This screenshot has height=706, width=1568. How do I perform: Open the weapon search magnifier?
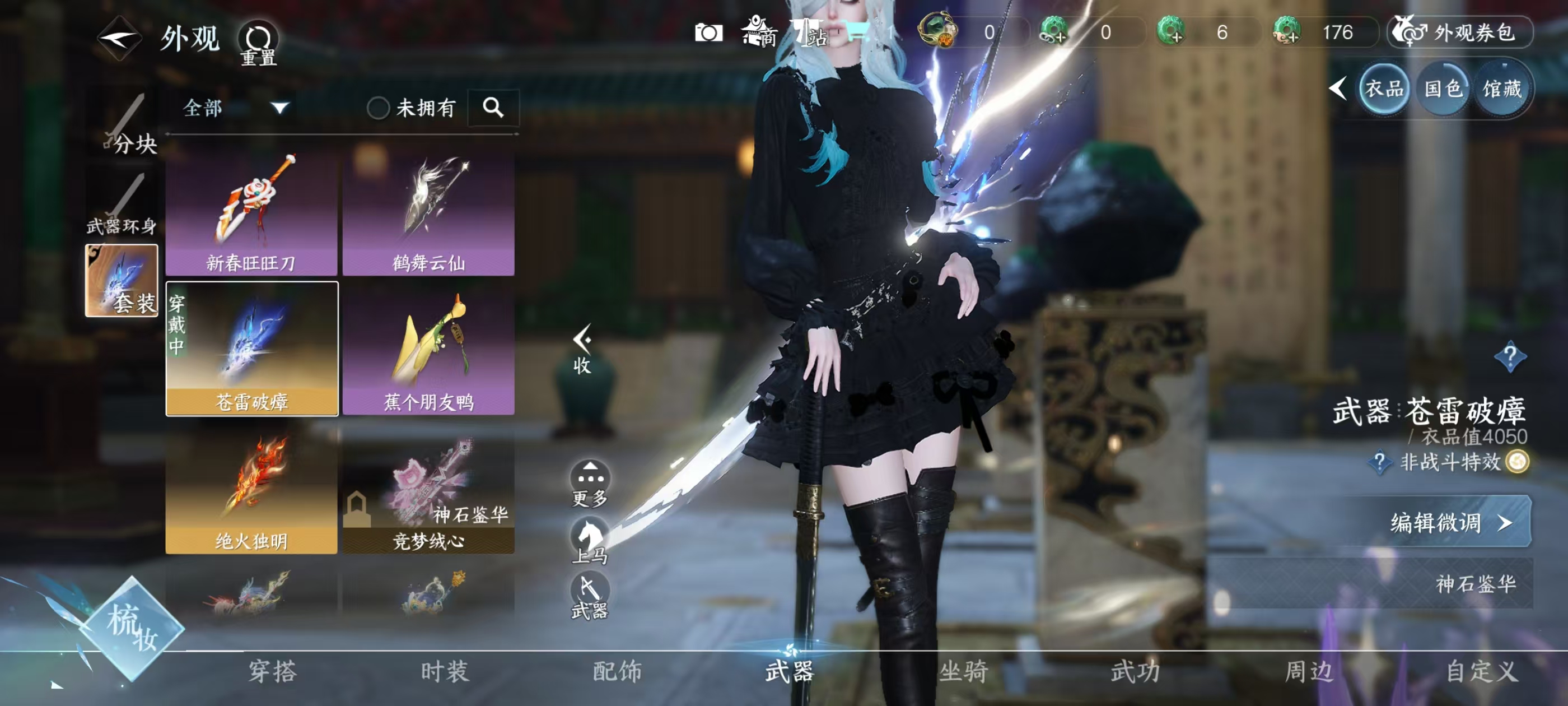click(x=493, y=109)
